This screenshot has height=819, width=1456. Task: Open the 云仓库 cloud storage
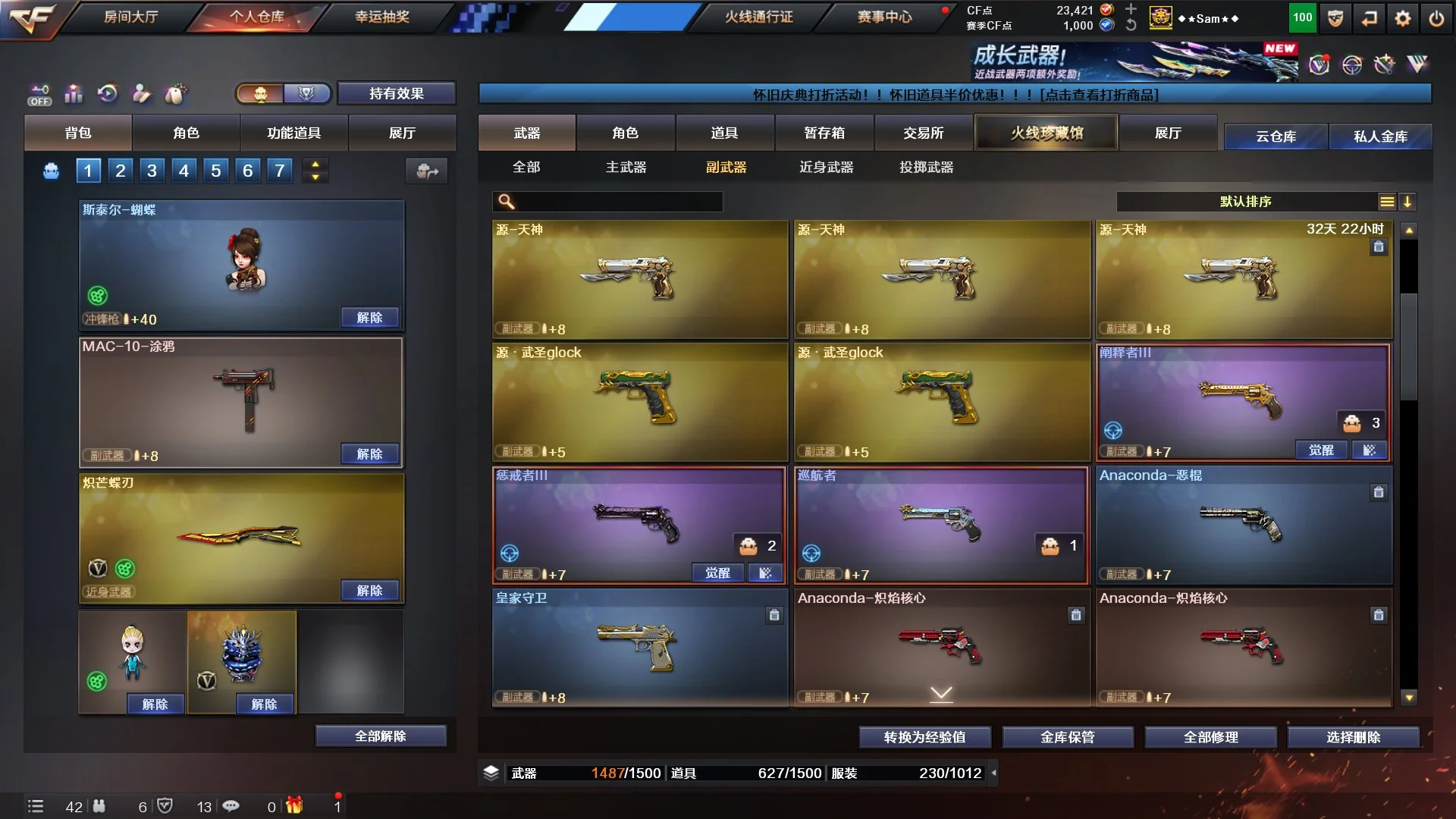pos(1276,136)
